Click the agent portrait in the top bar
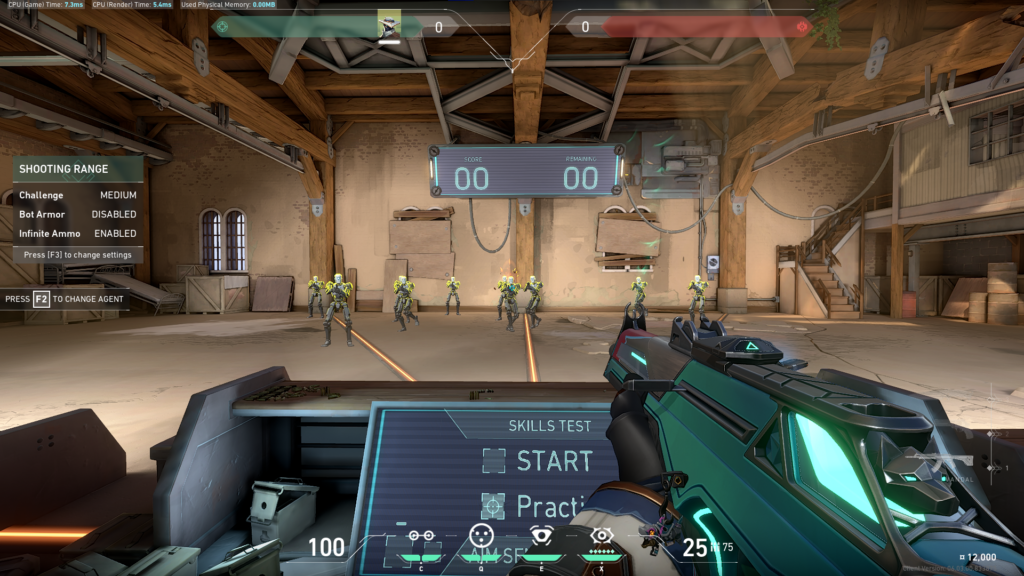Screen dimensions: 1024x576 click(389, 25)
